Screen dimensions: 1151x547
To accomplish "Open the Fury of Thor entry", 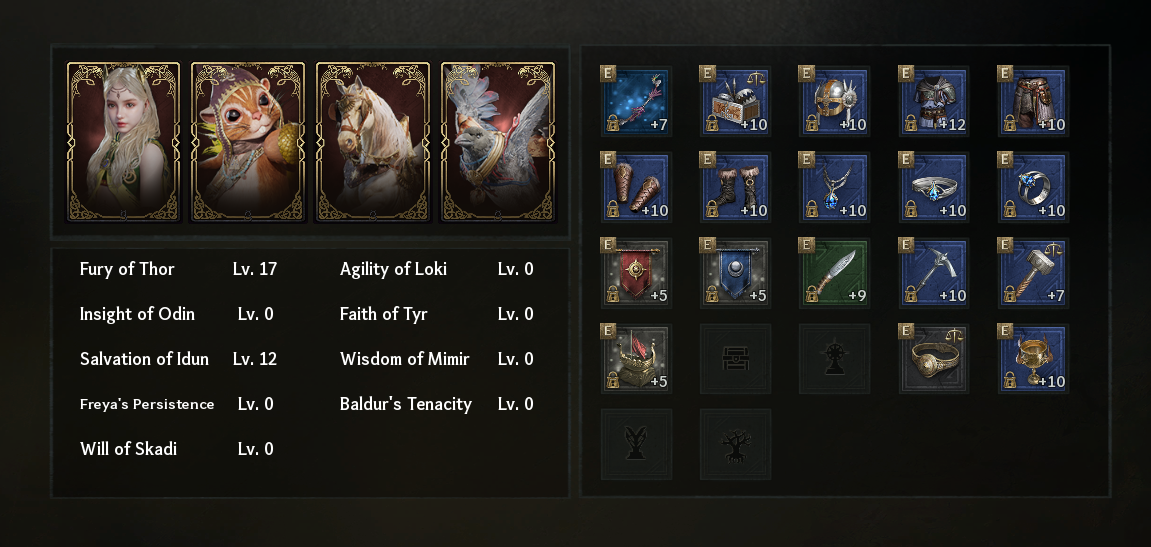I will click(127, 269).
